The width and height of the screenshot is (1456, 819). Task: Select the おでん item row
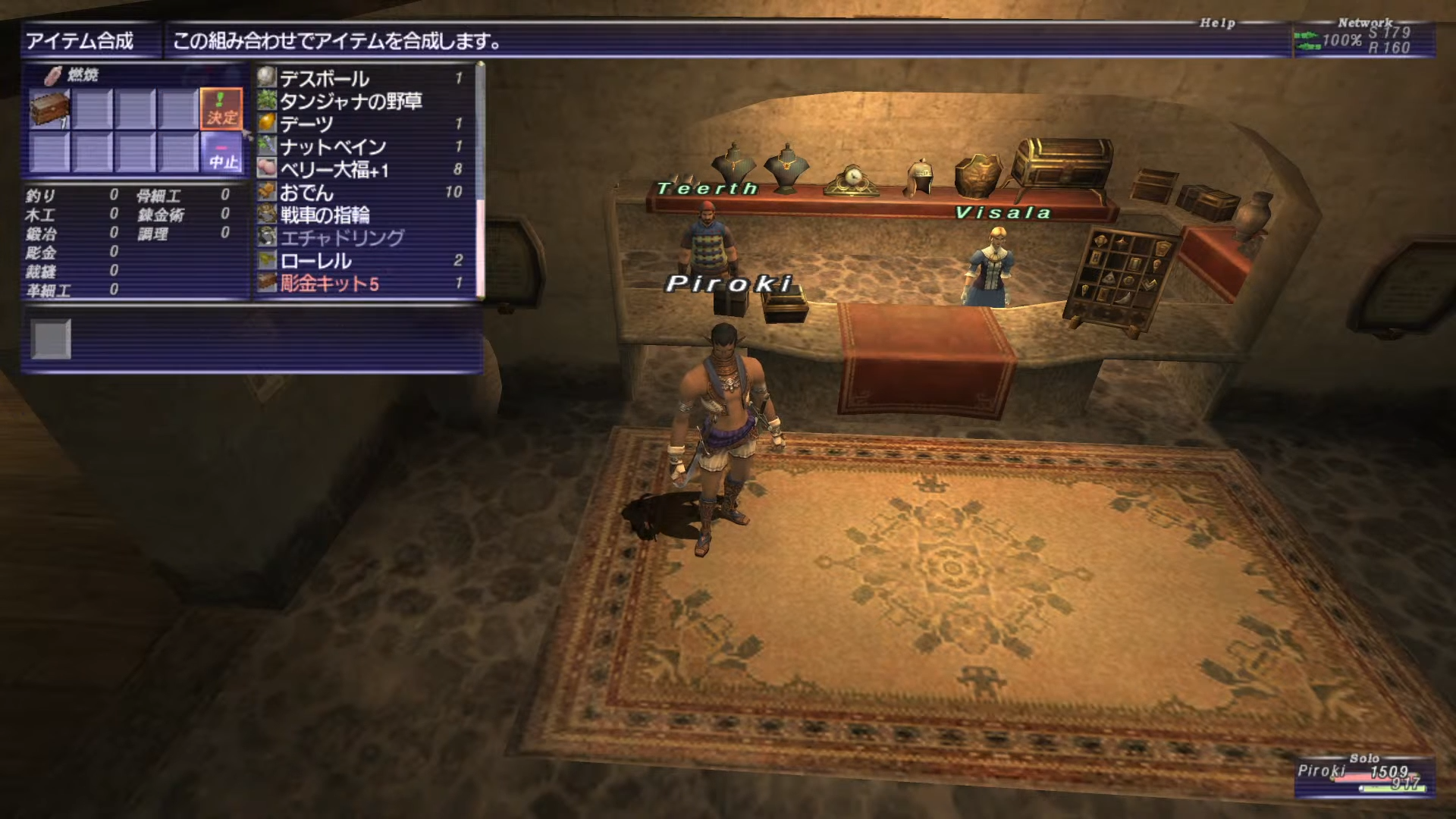tap(306, 192)
